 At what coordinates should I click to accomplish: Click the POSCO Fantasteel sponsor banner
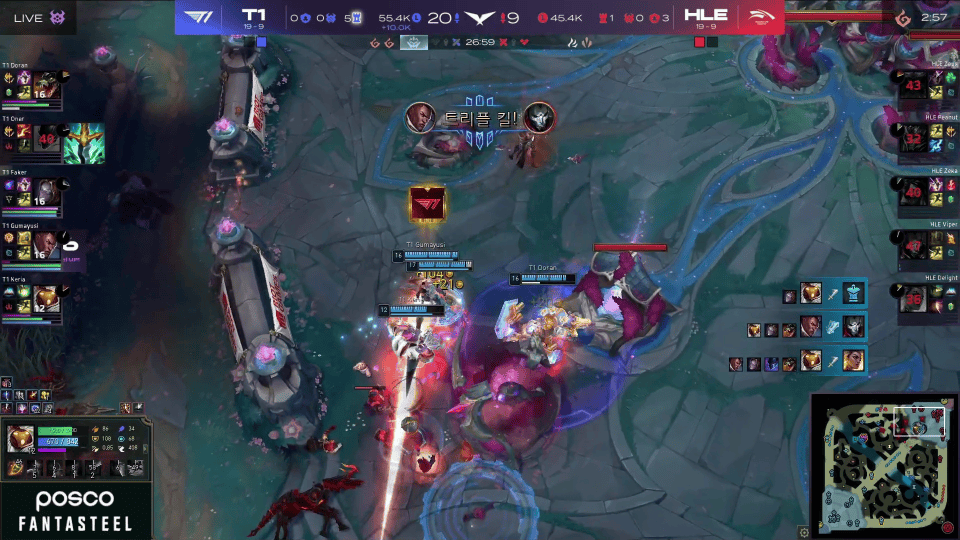[x=75, y=509]
